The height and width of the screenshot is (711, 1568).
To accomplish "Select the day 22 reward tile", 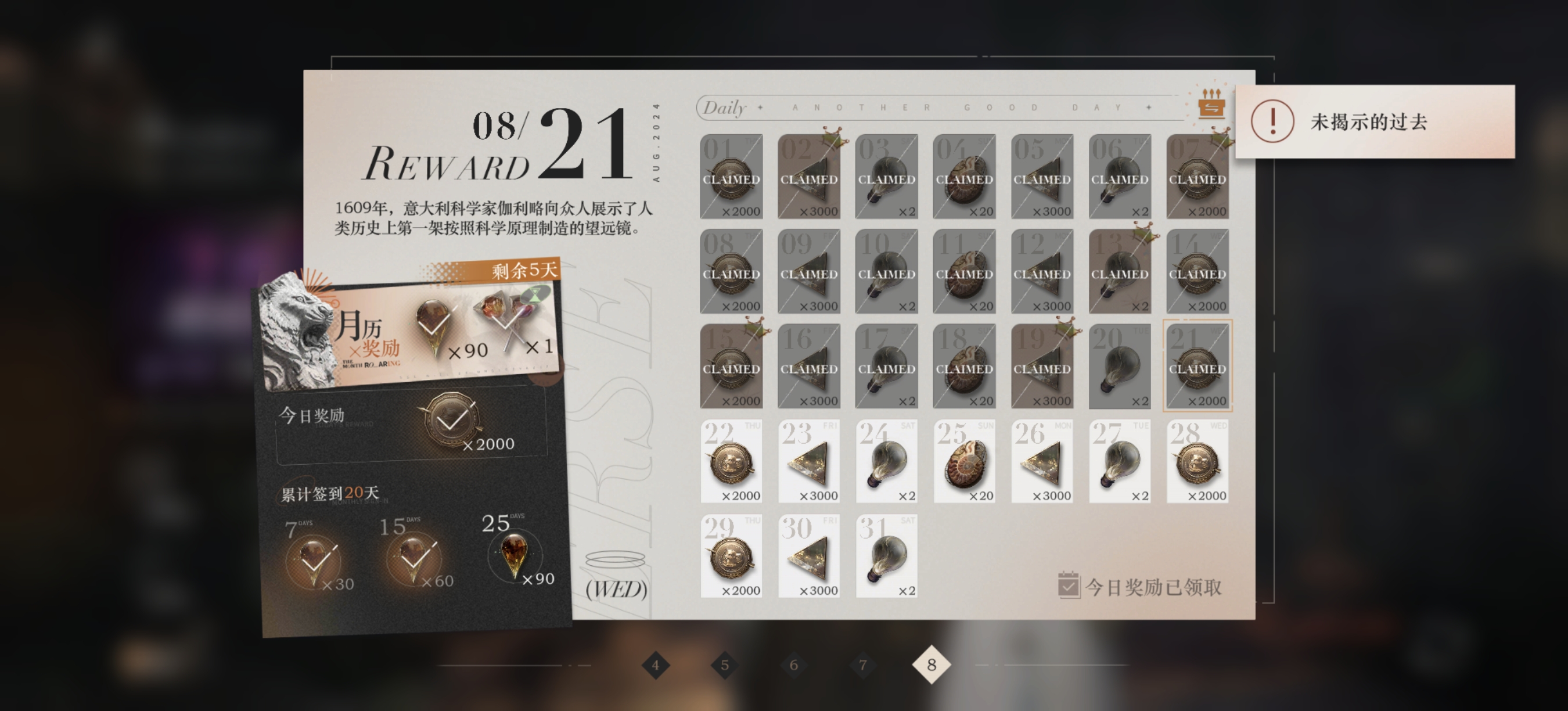I will pos(731,461).
